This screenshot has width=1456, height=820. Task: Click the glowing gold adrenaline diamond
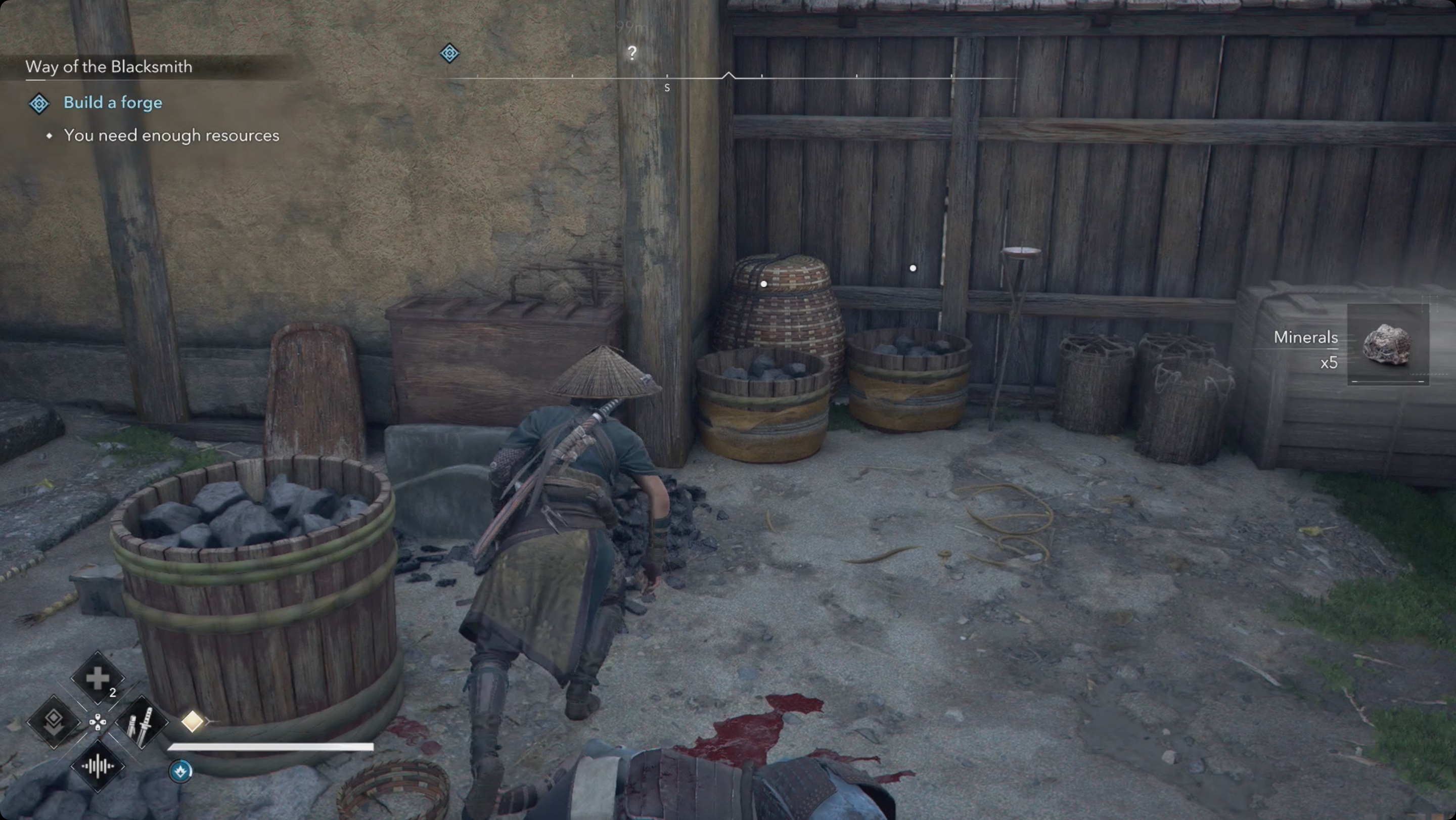pos(192,721)
